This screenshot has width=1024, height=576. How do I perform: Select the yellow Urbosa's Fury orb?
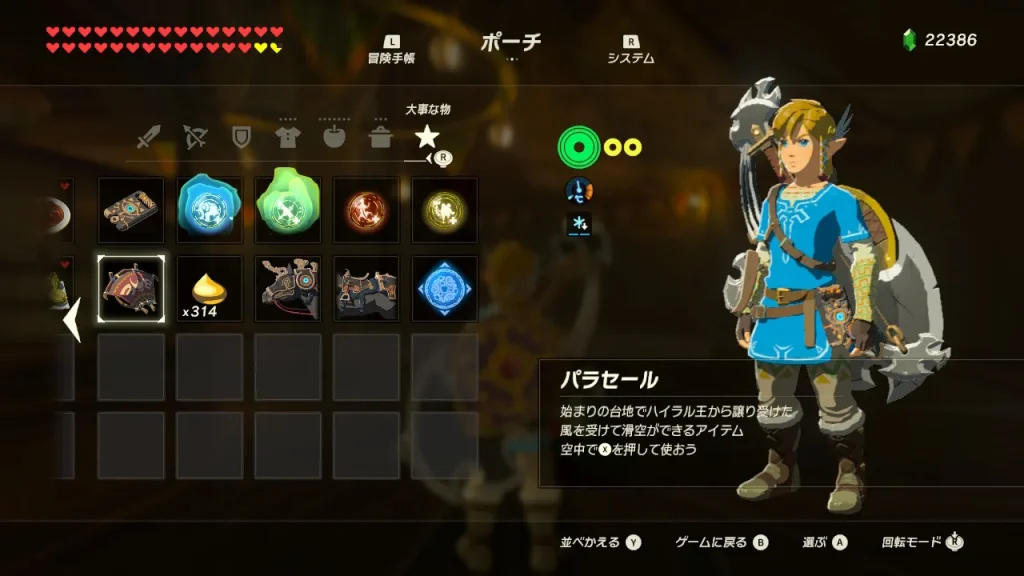coord(444,210)
